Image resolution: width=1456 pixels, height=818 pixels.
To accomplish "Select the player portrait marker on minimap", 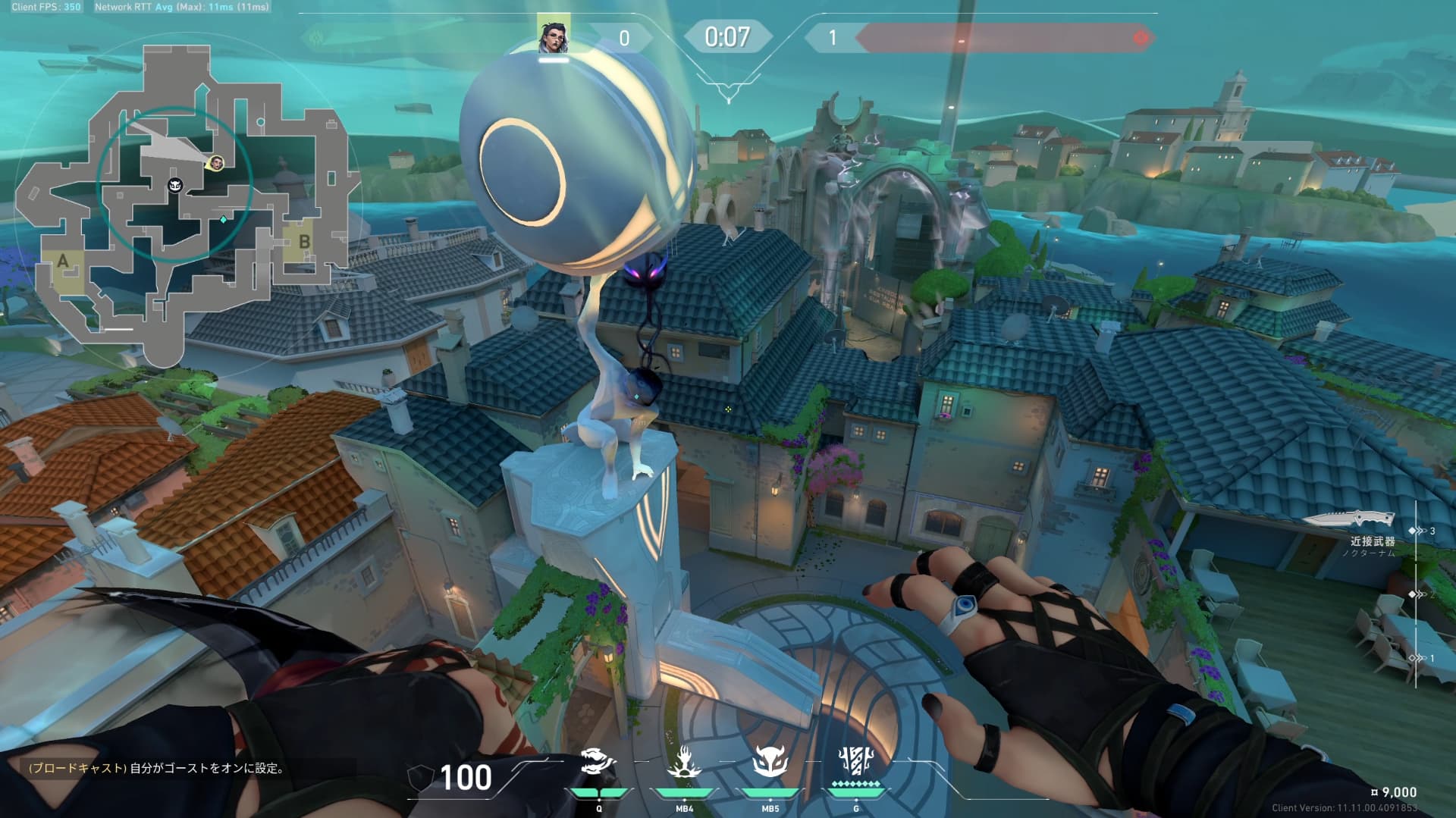I will (x=217, y=163).
